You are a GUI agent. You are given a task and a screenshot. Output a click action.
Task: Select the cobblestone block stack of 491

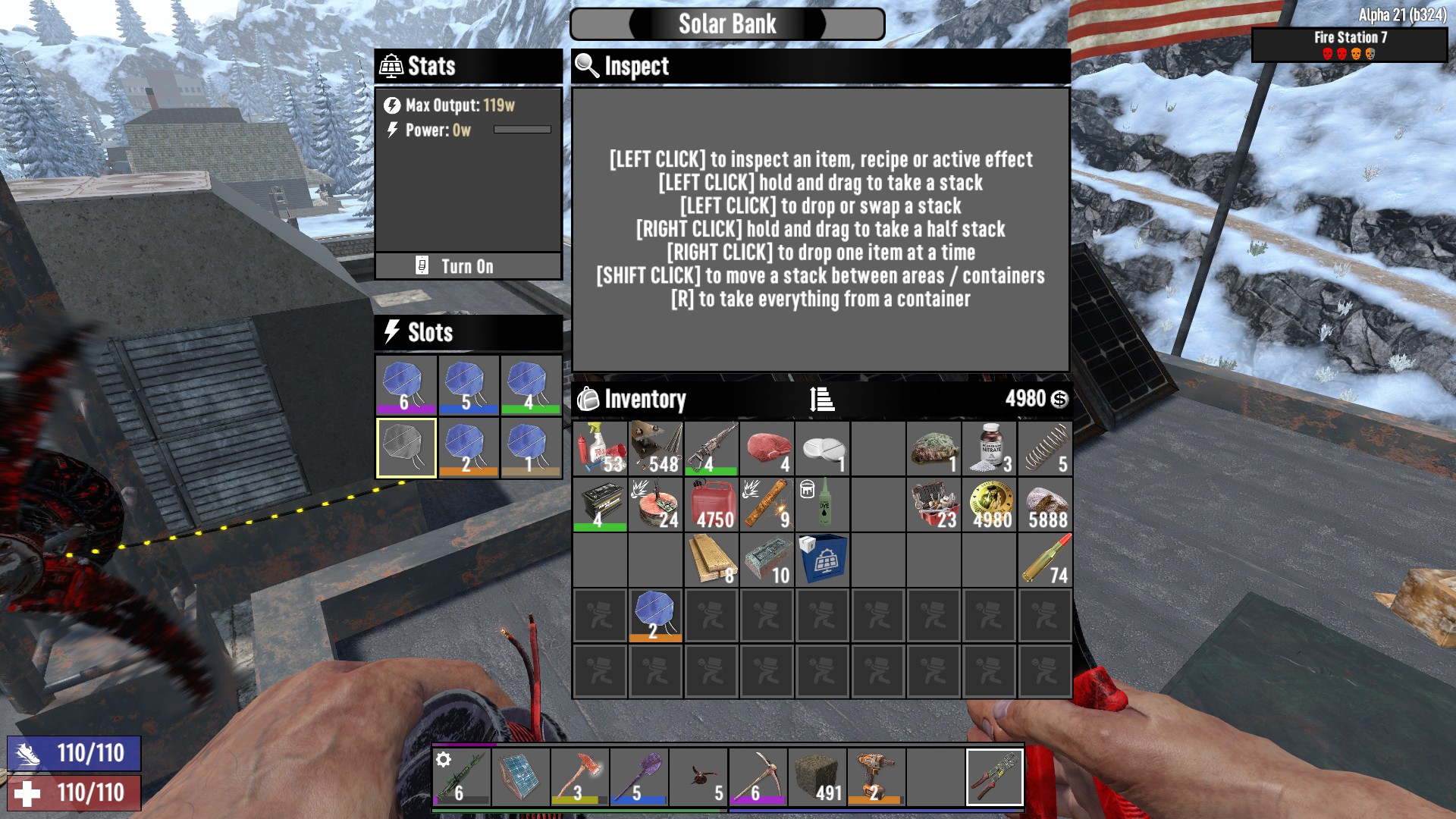pos(817,777)
